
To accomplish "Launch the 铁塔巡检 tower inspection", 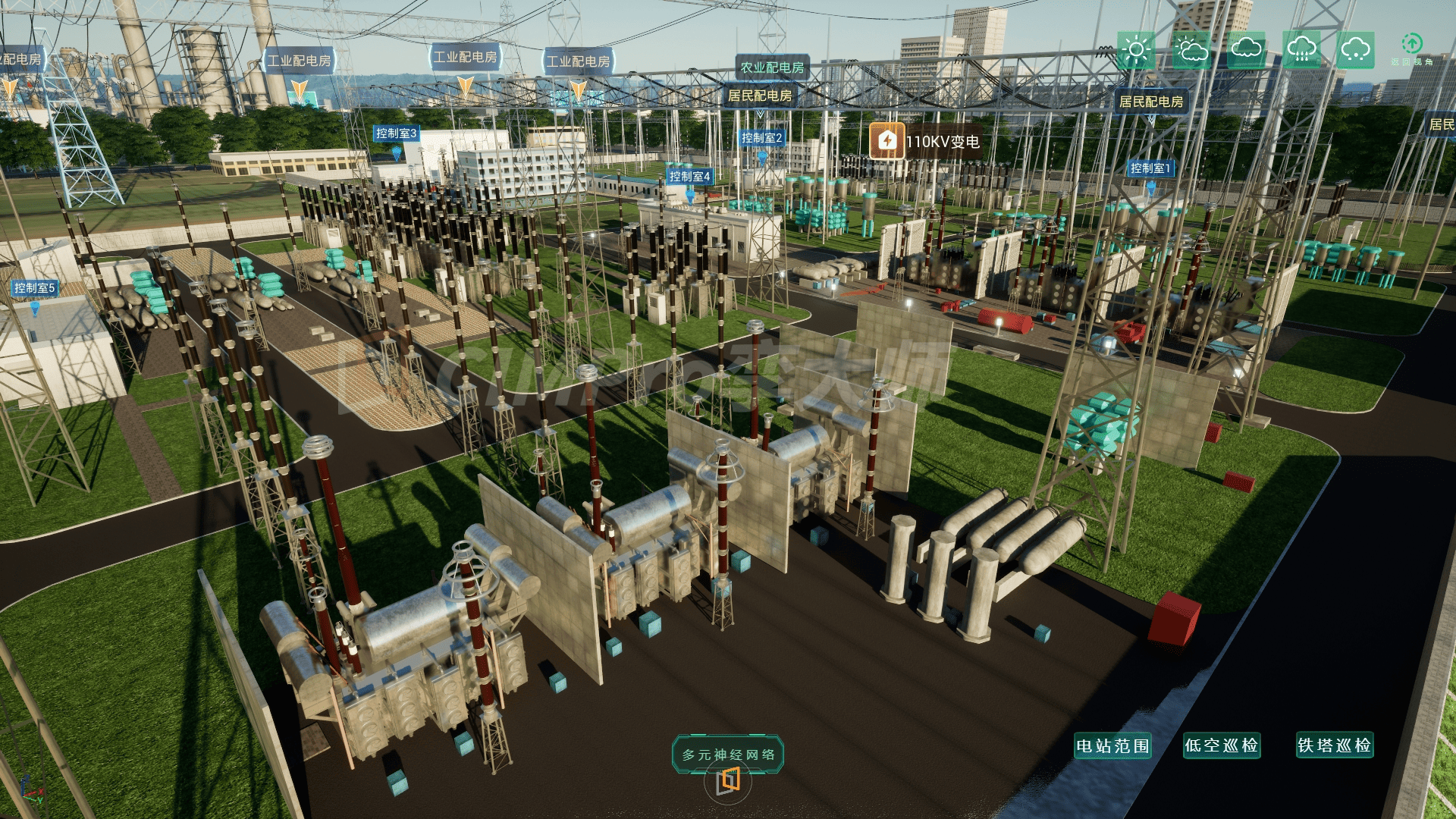I will [x=1334, y=745].
